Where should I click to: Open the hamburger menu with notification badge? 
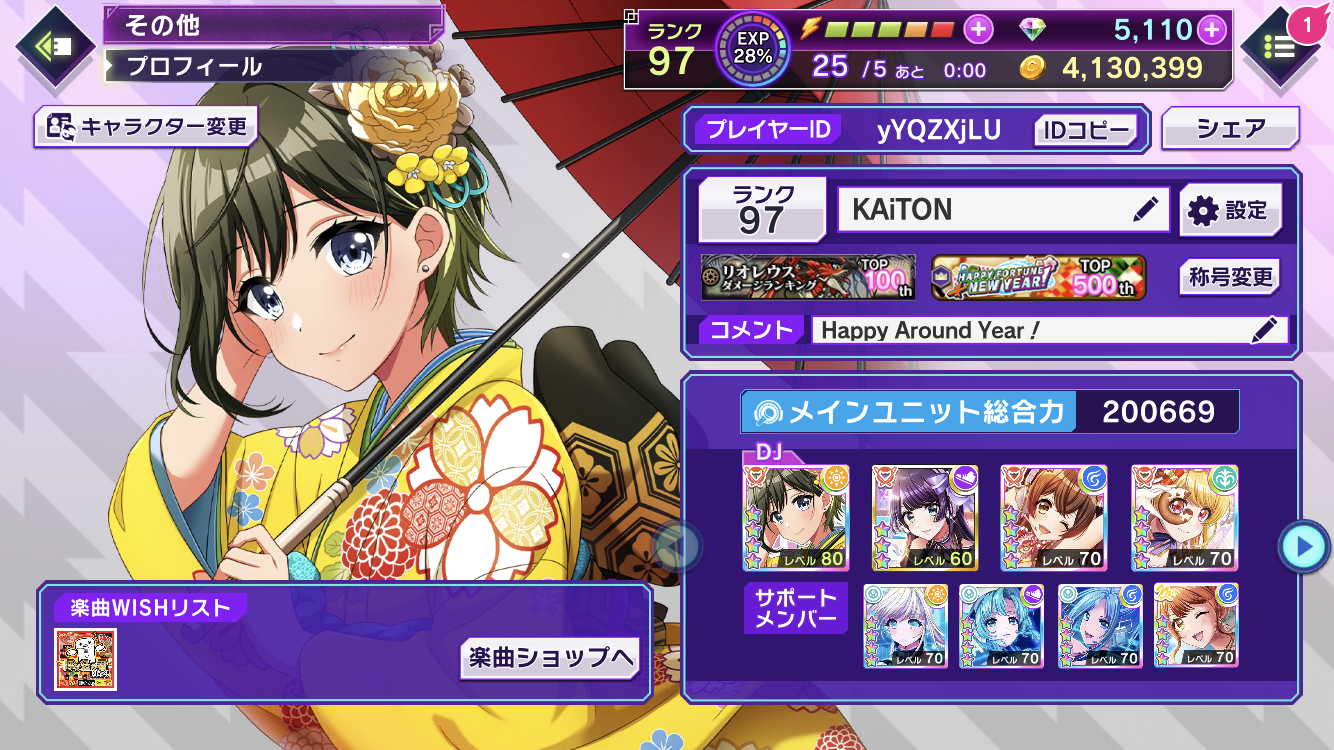(1281, 45)
